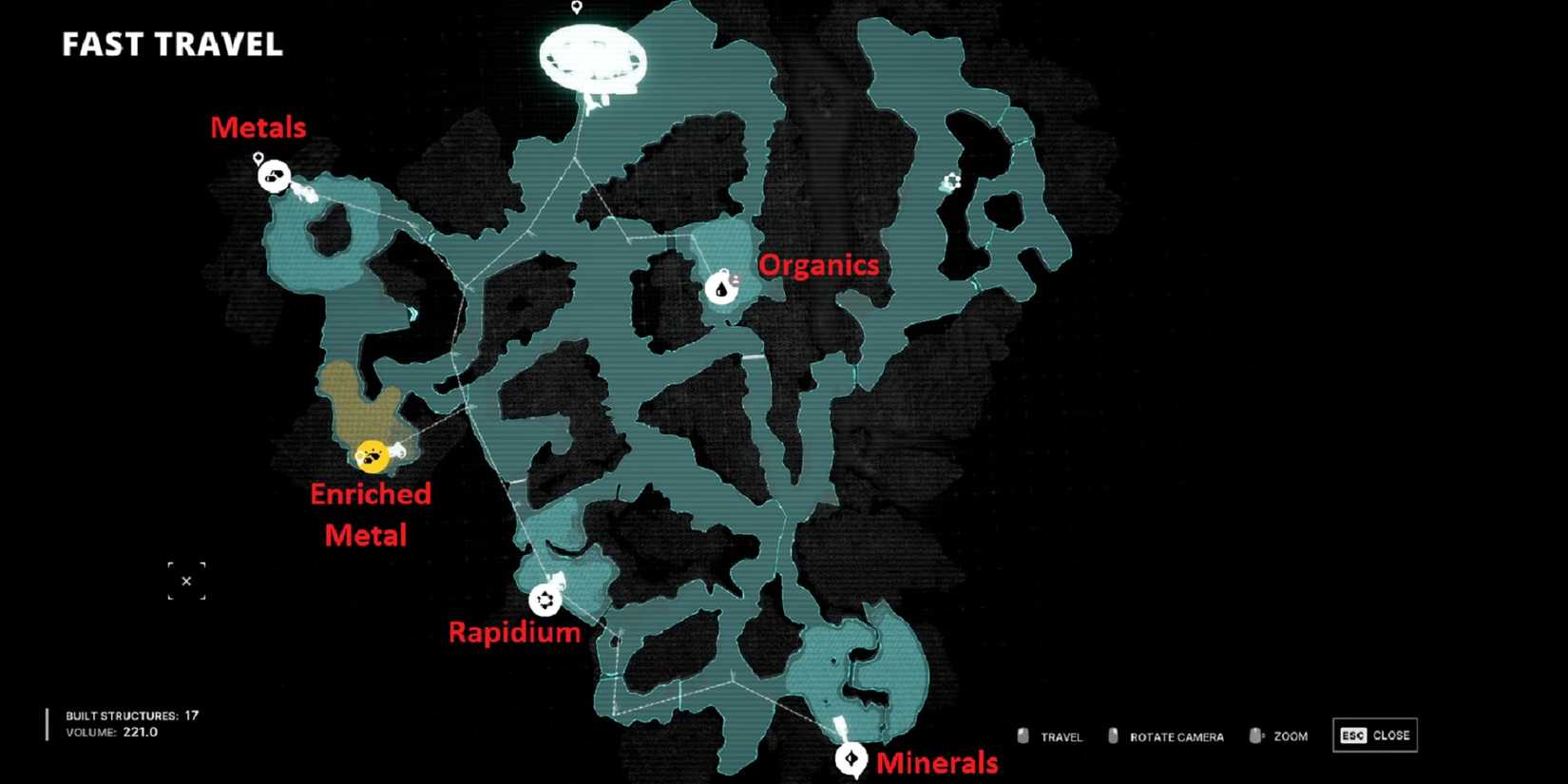
Task: Click the FAST TRAVEL title text
Action: [171, 44]
